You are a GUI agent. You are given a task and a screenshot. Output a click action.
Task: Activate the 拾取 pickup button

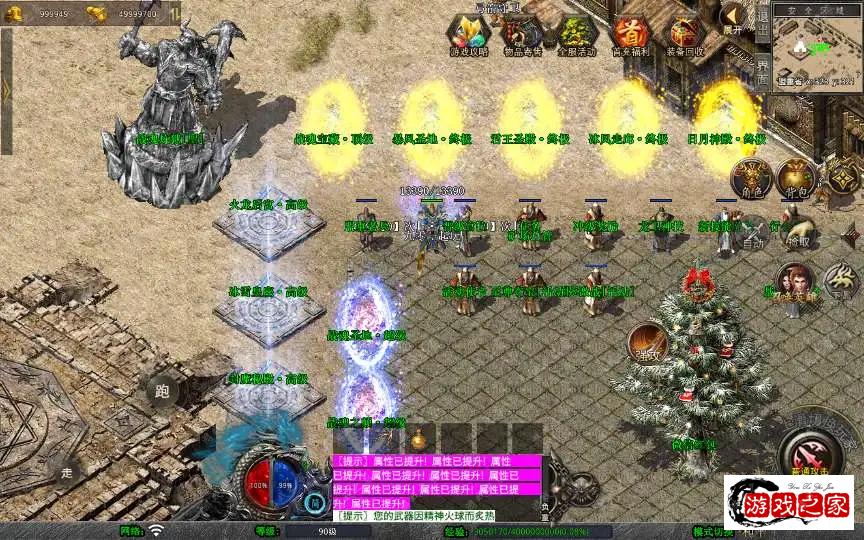tap(797, 233)
